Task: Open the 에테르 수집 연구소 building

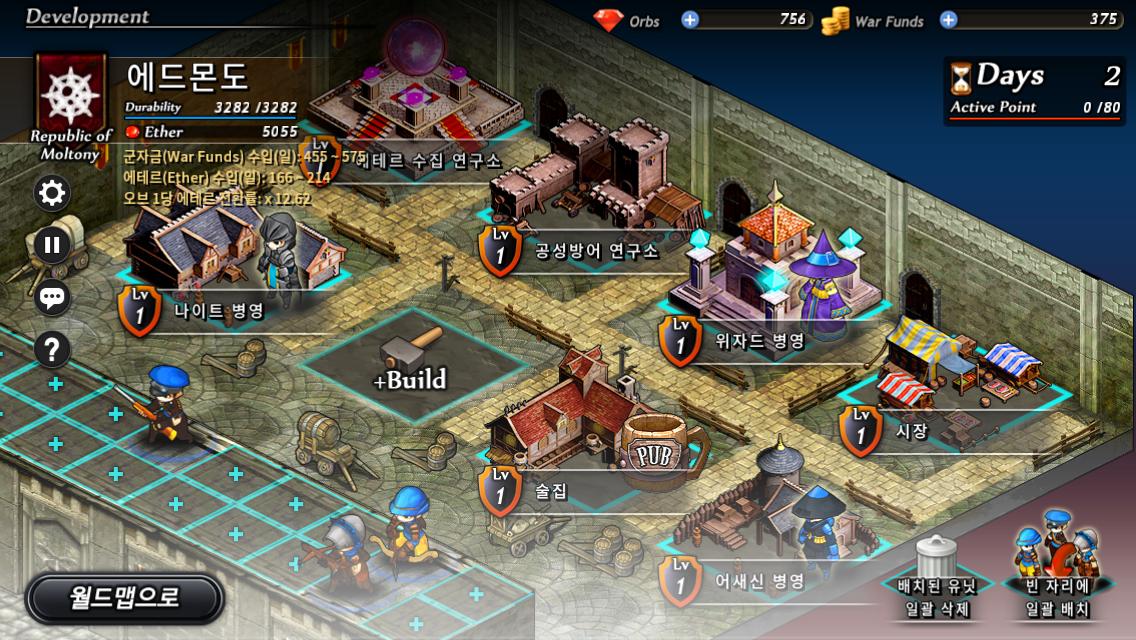Action: (430, 161)
